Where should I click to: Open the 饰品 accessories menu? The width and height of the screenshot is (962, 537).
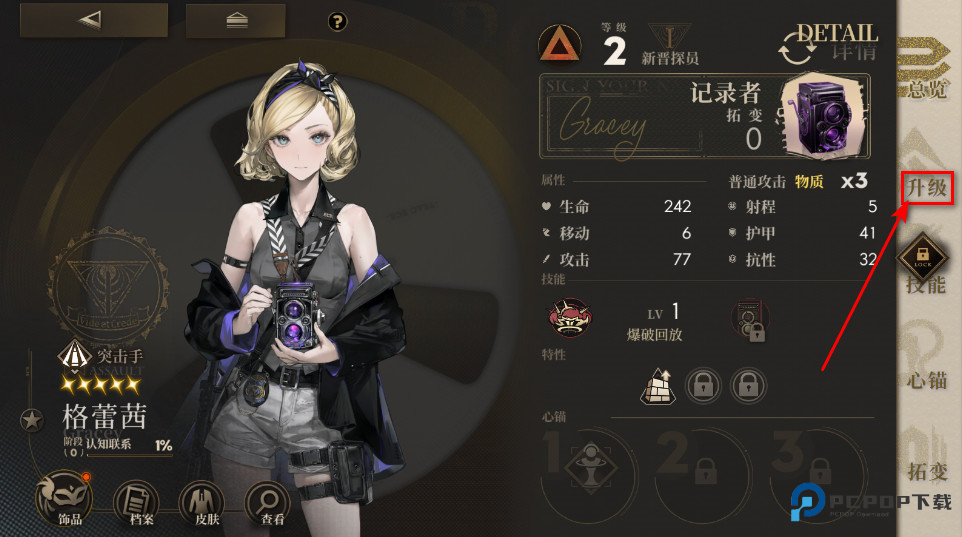coord(71,500)
